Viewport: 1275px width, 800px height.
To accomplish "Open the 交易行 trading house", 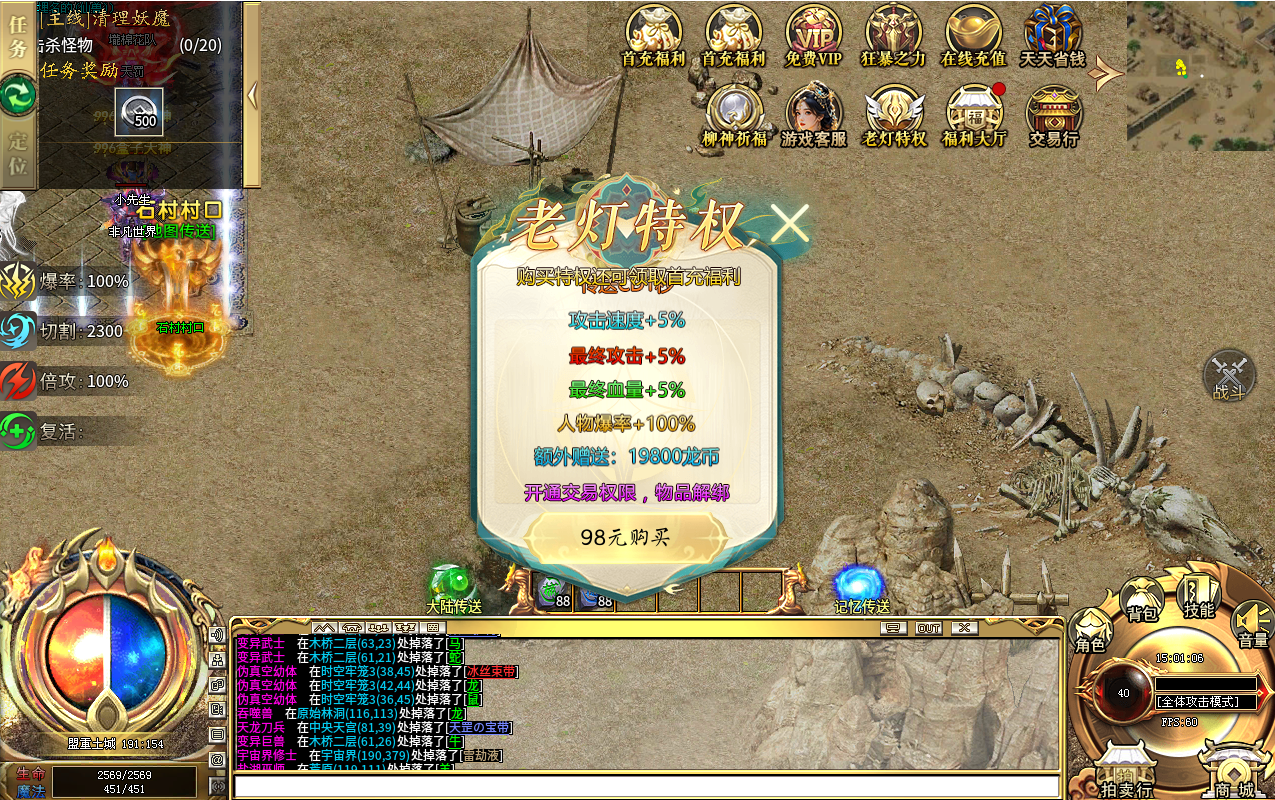I will pos(1053,115).
